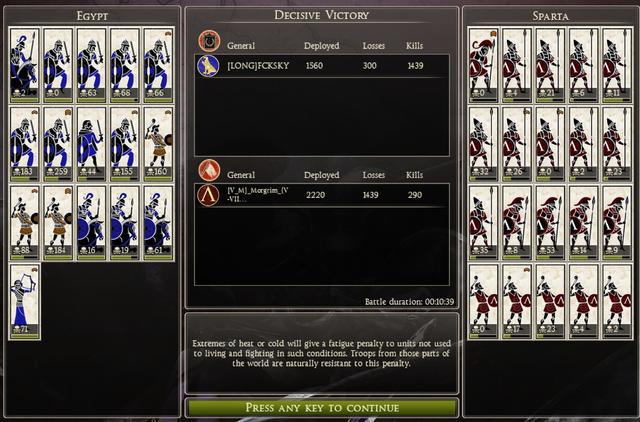This screenshot has height=422, width=640.
Task: Click the blue Egypt faction emblem
Action: click(208, 65)
